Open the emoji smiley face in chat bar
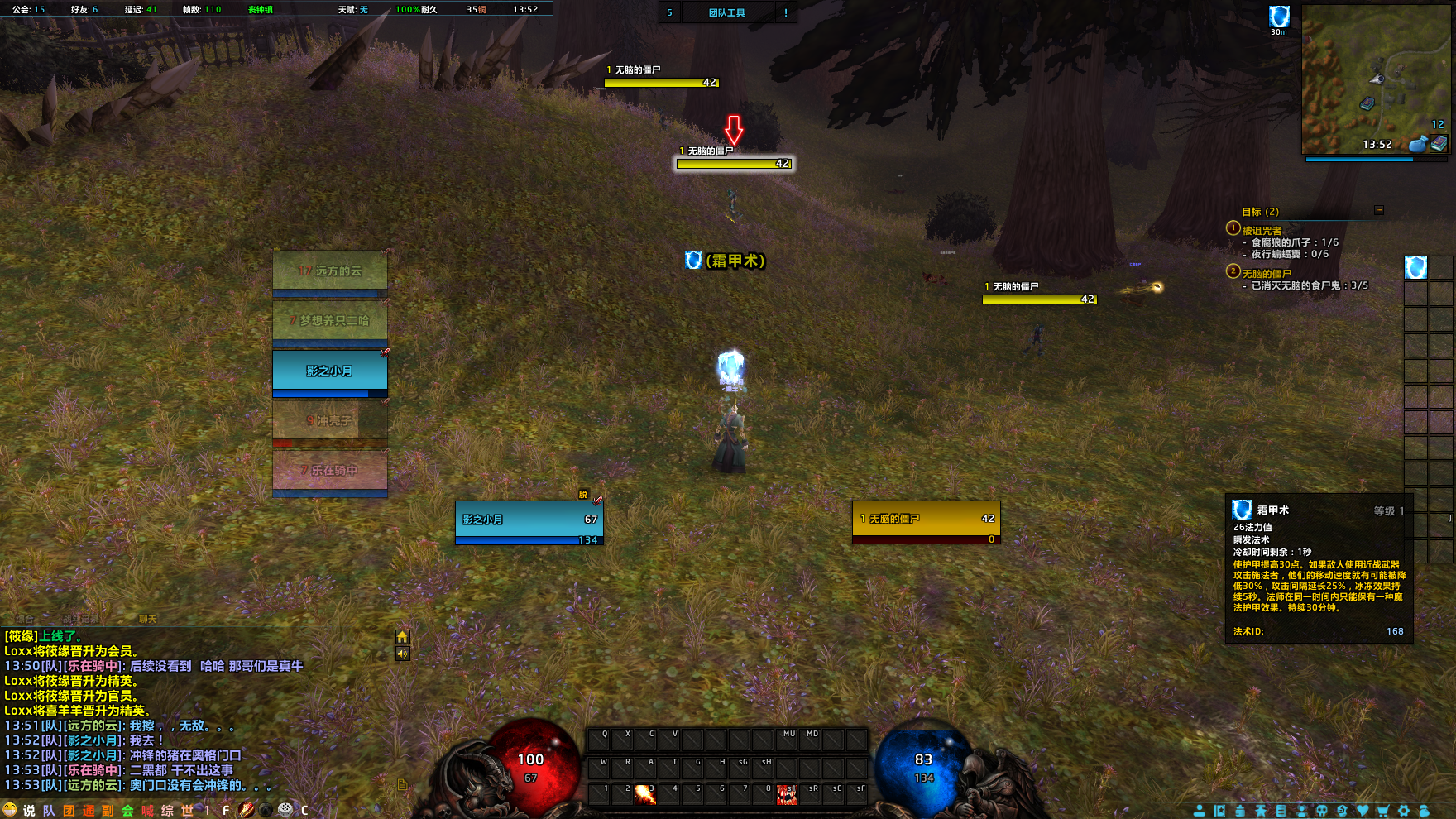The height and width of the screenshot is (819, 1456). pyautogui.click(x=10, y=810)
